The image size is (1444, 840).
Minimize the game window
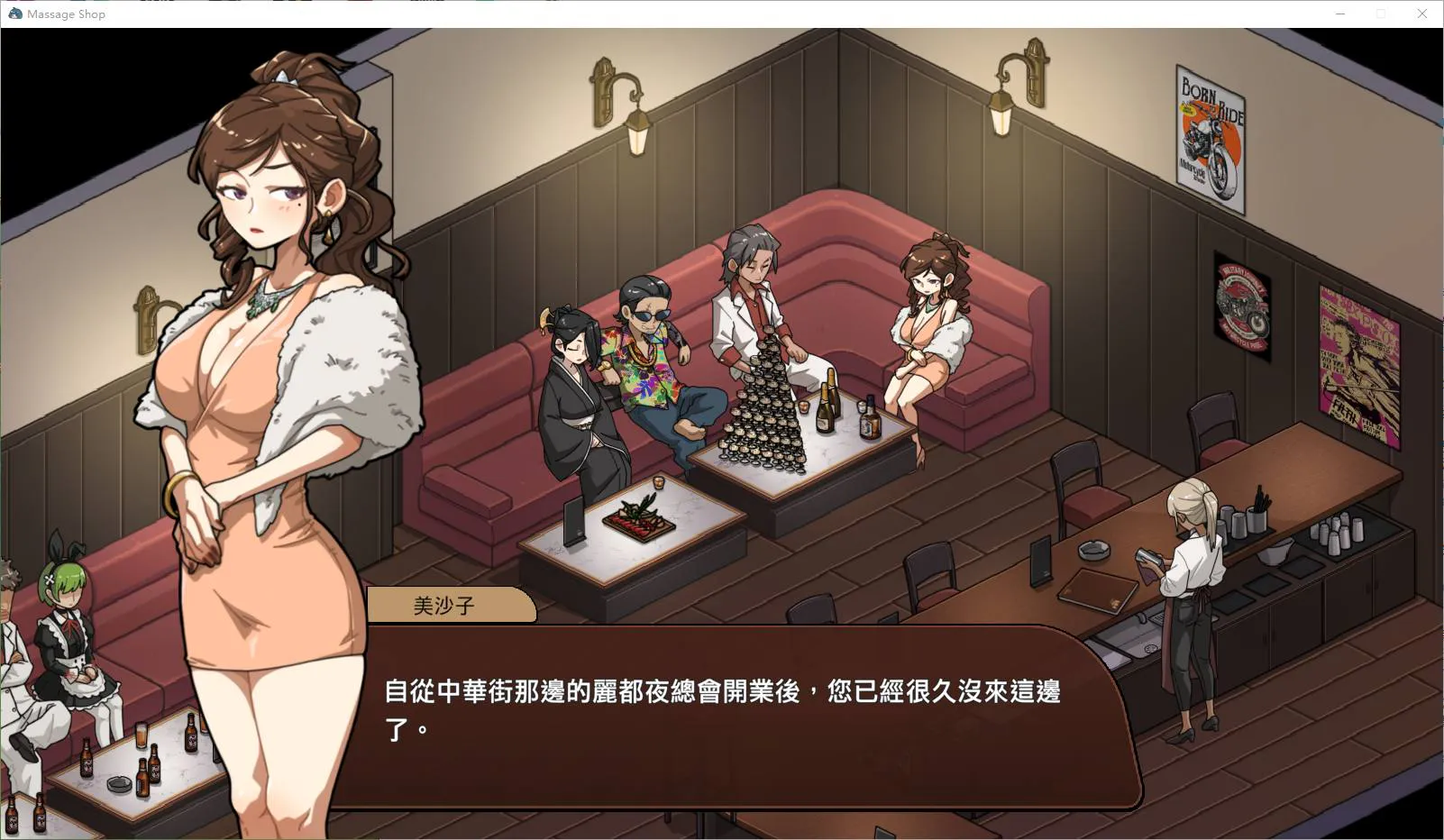click(x=1340, y=14)
